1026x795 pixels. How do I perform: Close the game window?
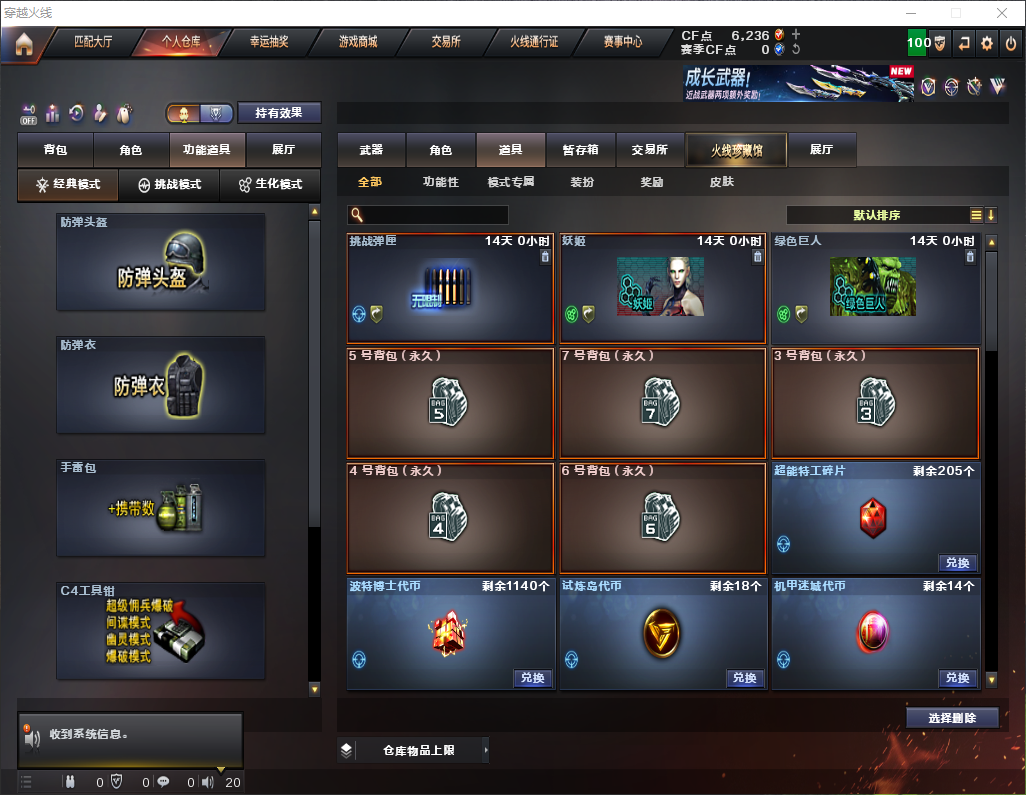tap(1002, 13)
